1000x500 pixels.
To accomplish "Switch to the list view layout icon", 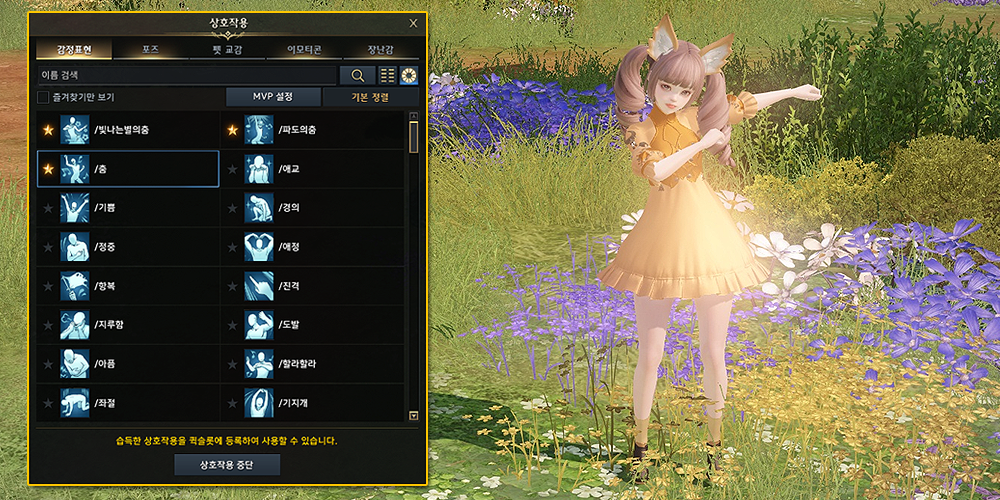I will tap(388, 75).
